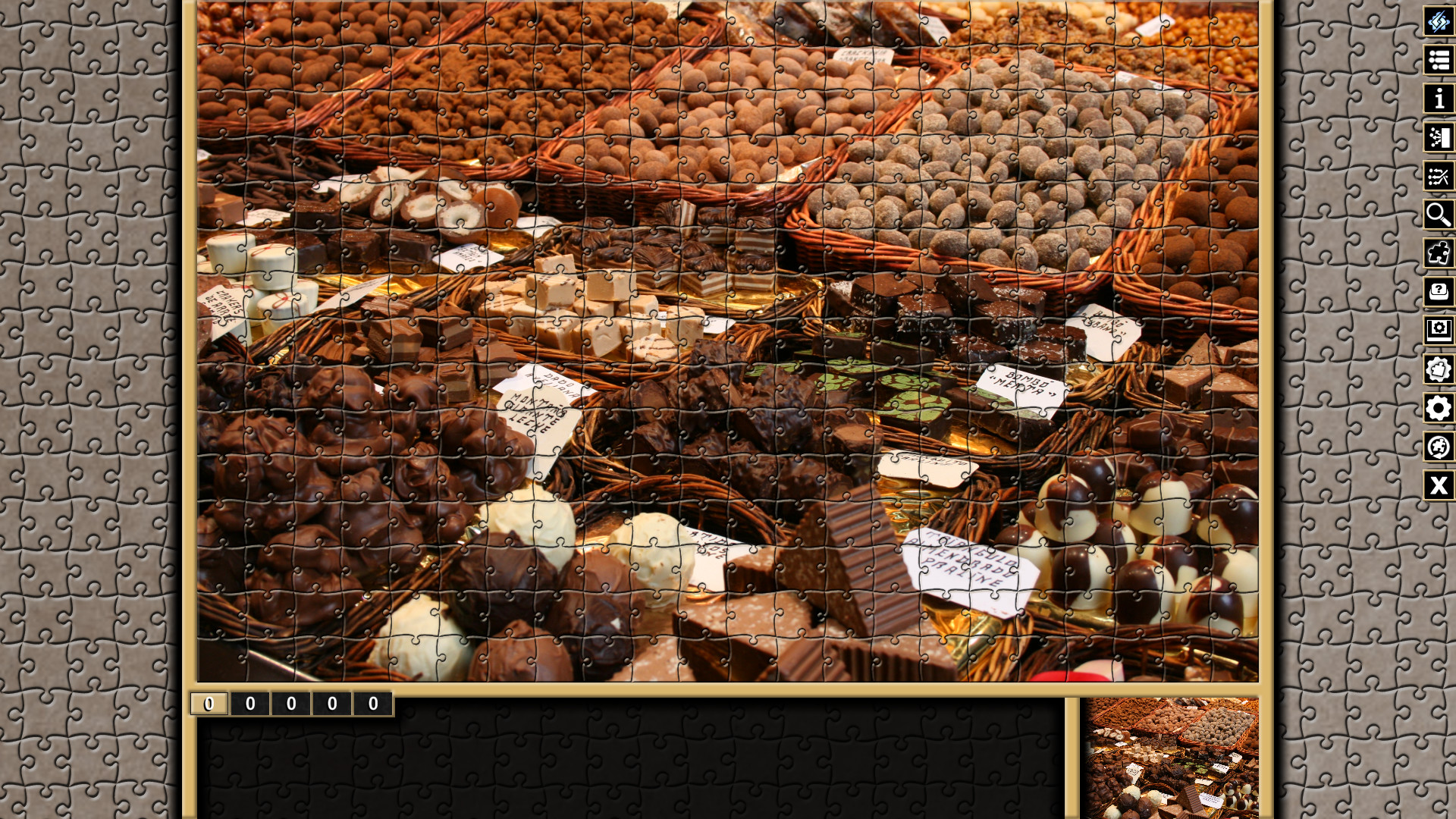The height and width of the screenshot is (819, 1456).
Task: Click the rightmost counter digit box
Action: 372,703
